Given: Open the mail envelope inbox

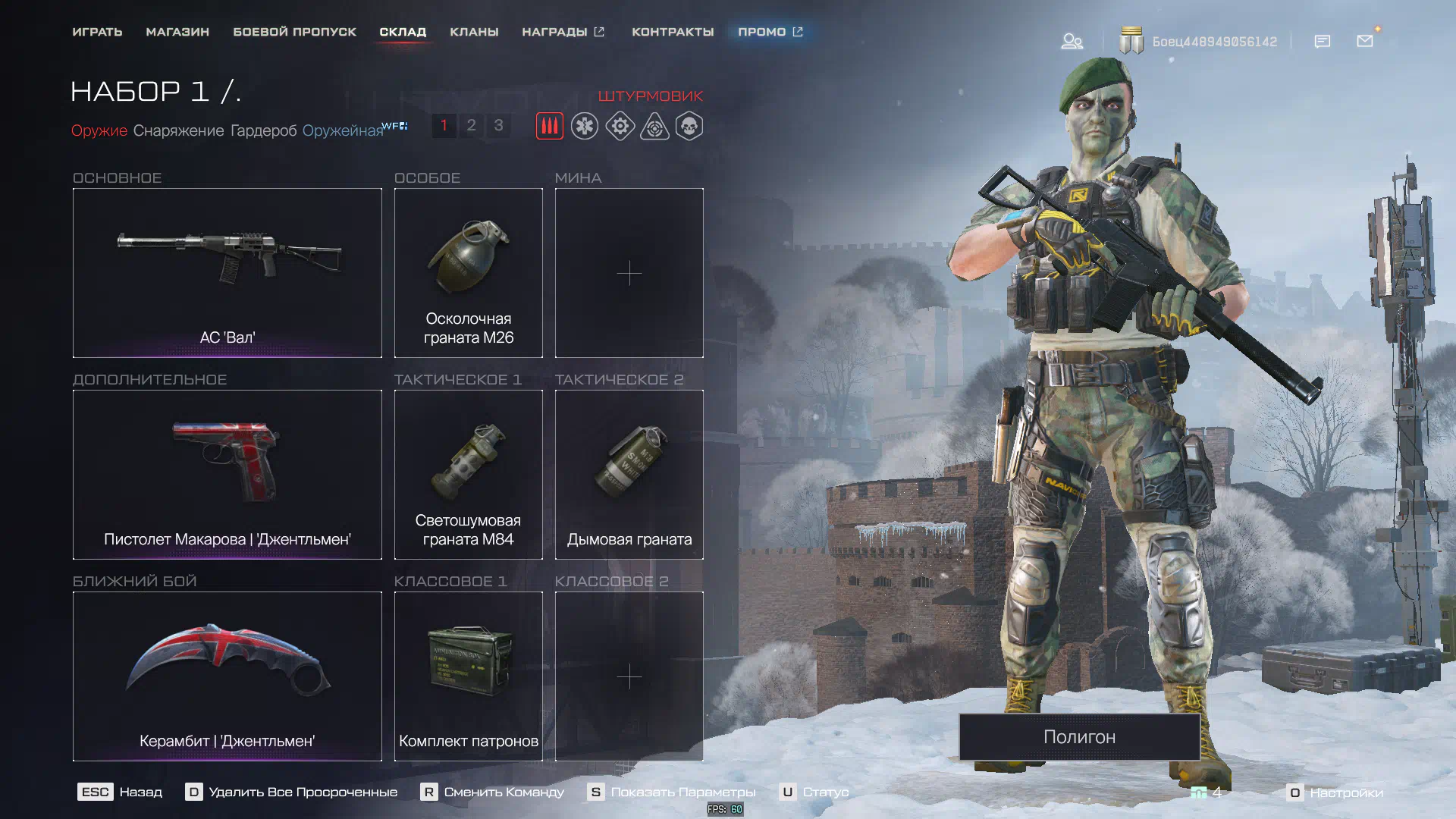Looking at the screenshot, I should coord(1365,41).
